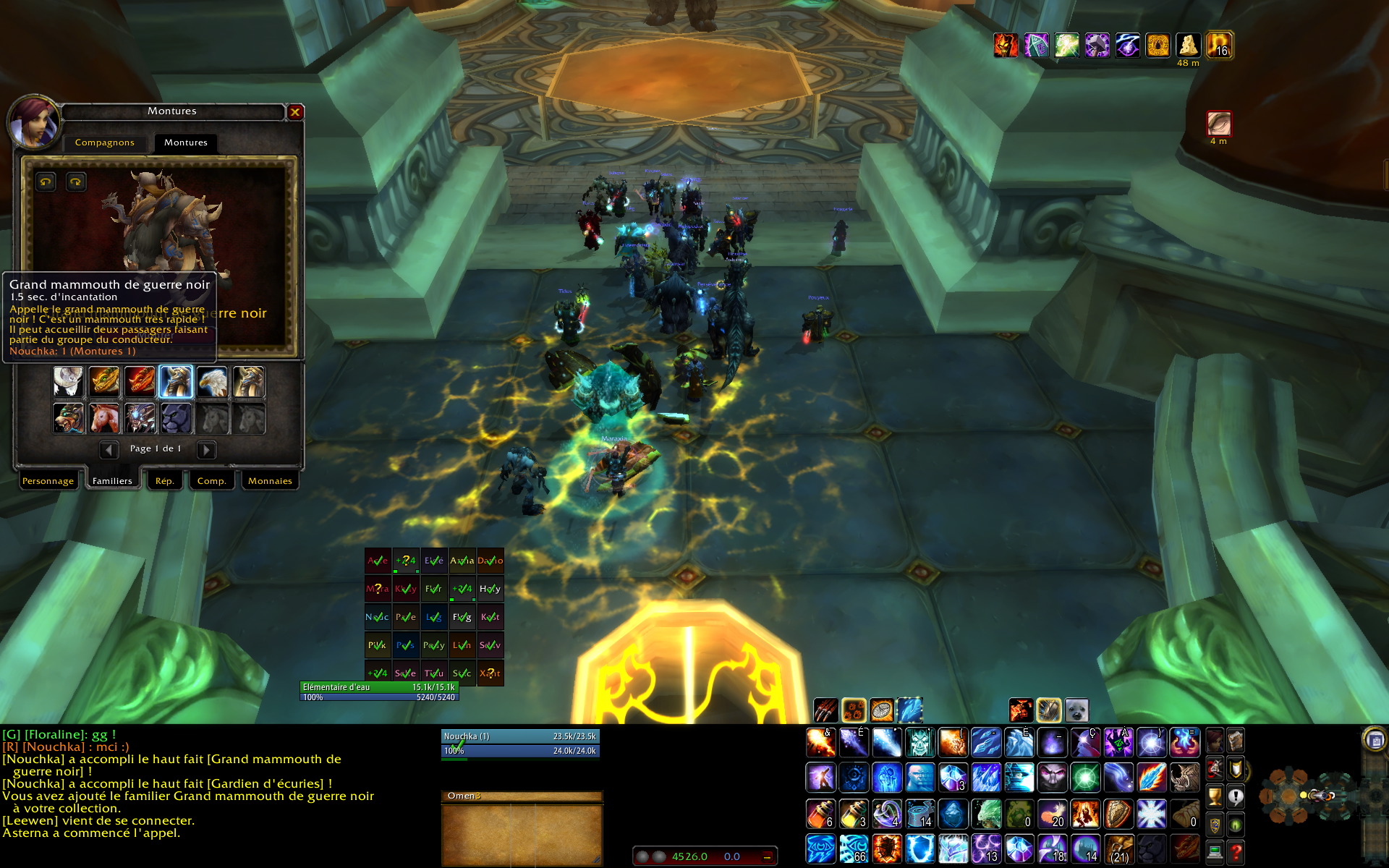1389x868 pixels.
Task: Open the Omen3 threat meter window
Action: click(521, 796)
